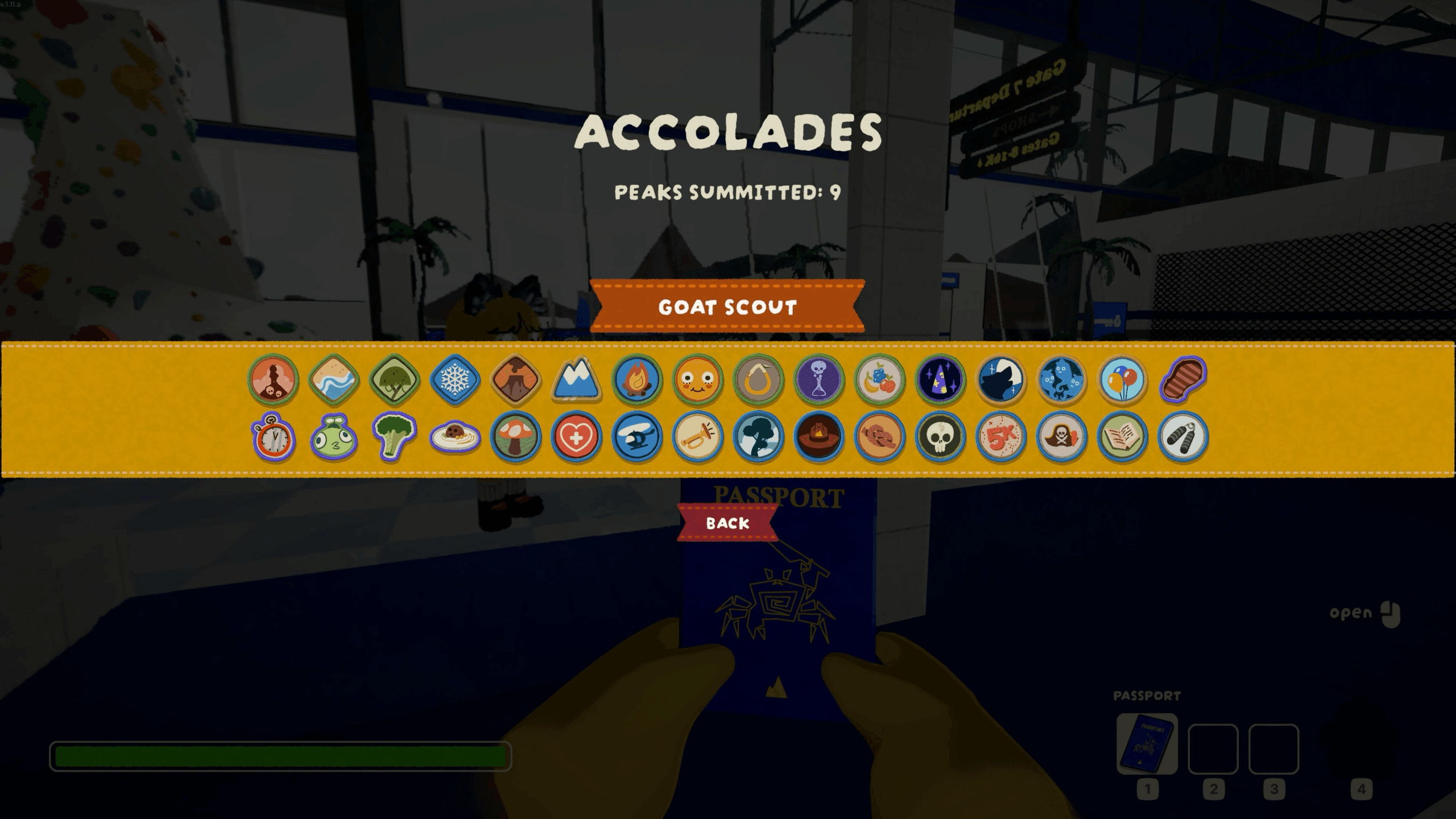Image resolution: width=1456 pixels, height=819 pixels.
Task: Select the bugle trumpet badge
Action: point(699,438)
